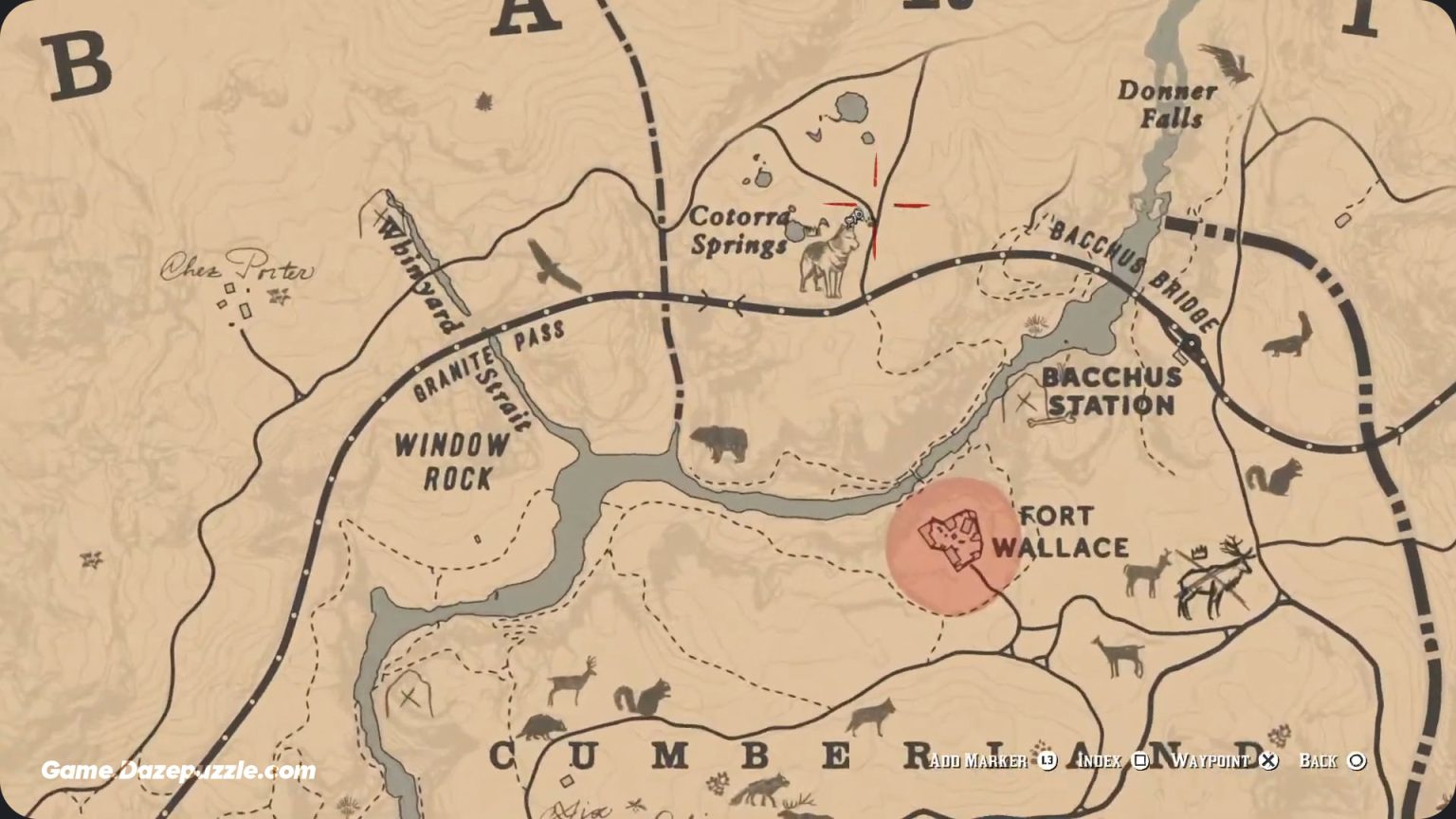1456x819 pixels.
Task: Click the Fort Wallace fort structure icon
Action: point(953,540)
